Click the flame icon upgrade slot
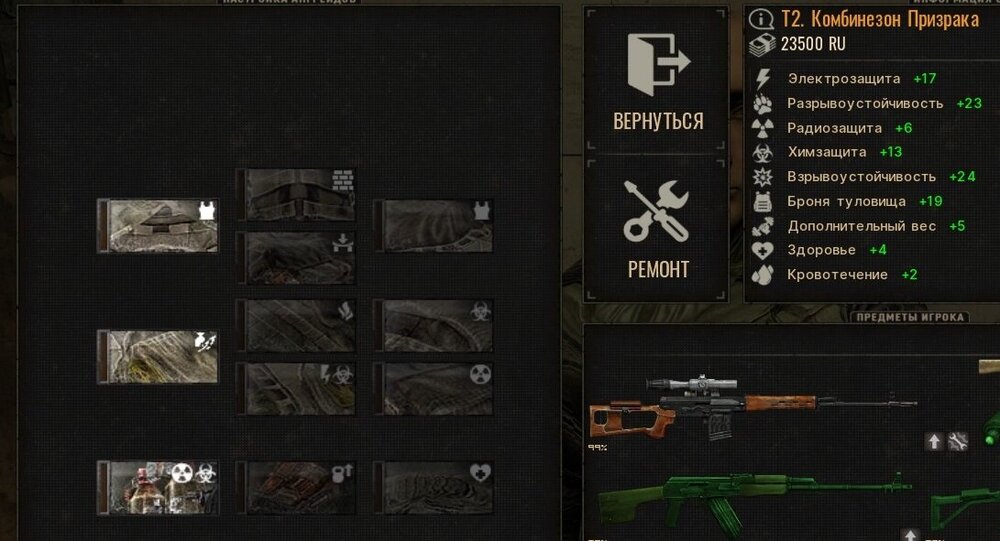 [297, 325]
